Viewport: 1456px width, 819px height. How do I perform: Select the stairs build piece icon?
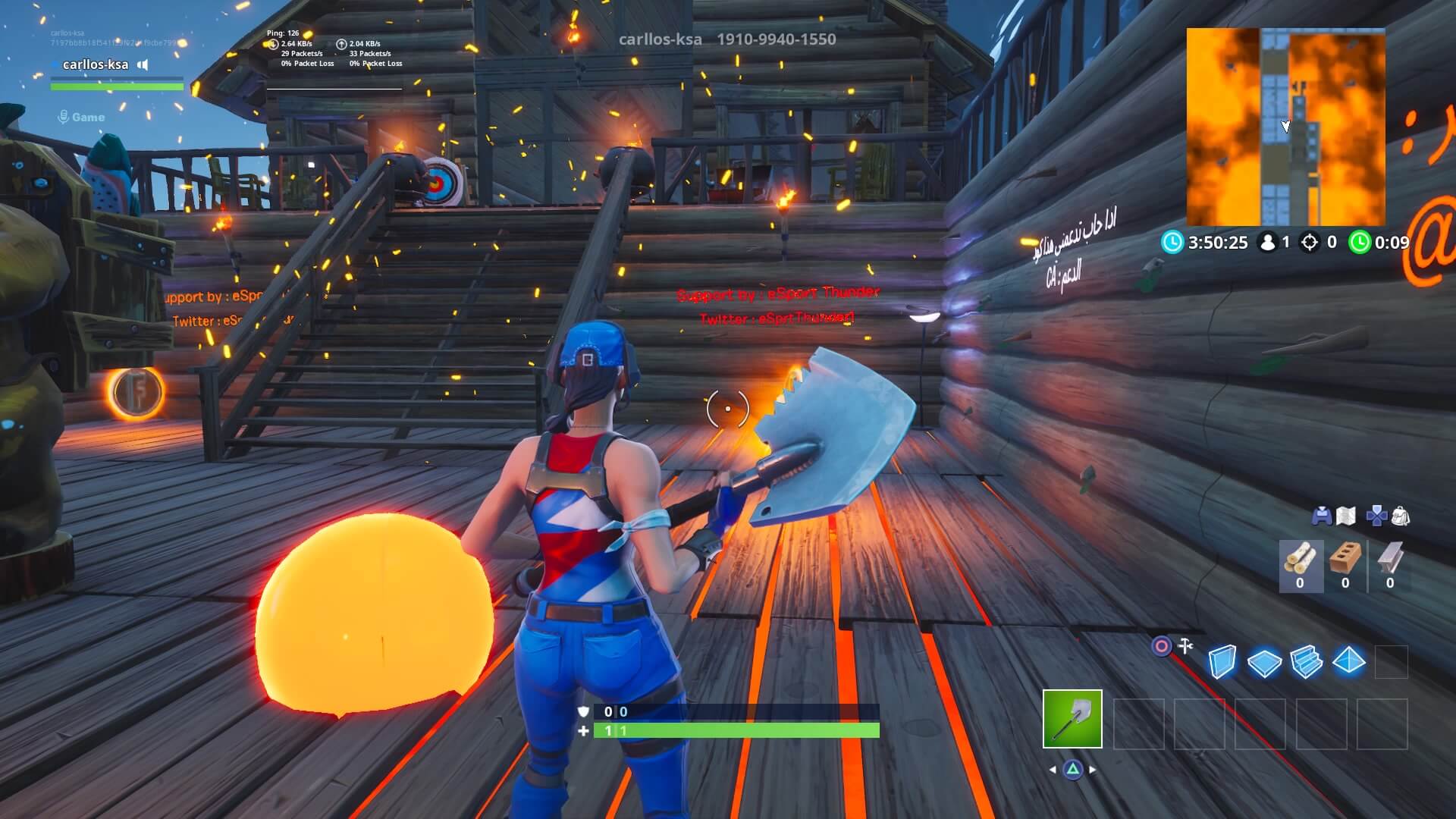pos(1305,662)
